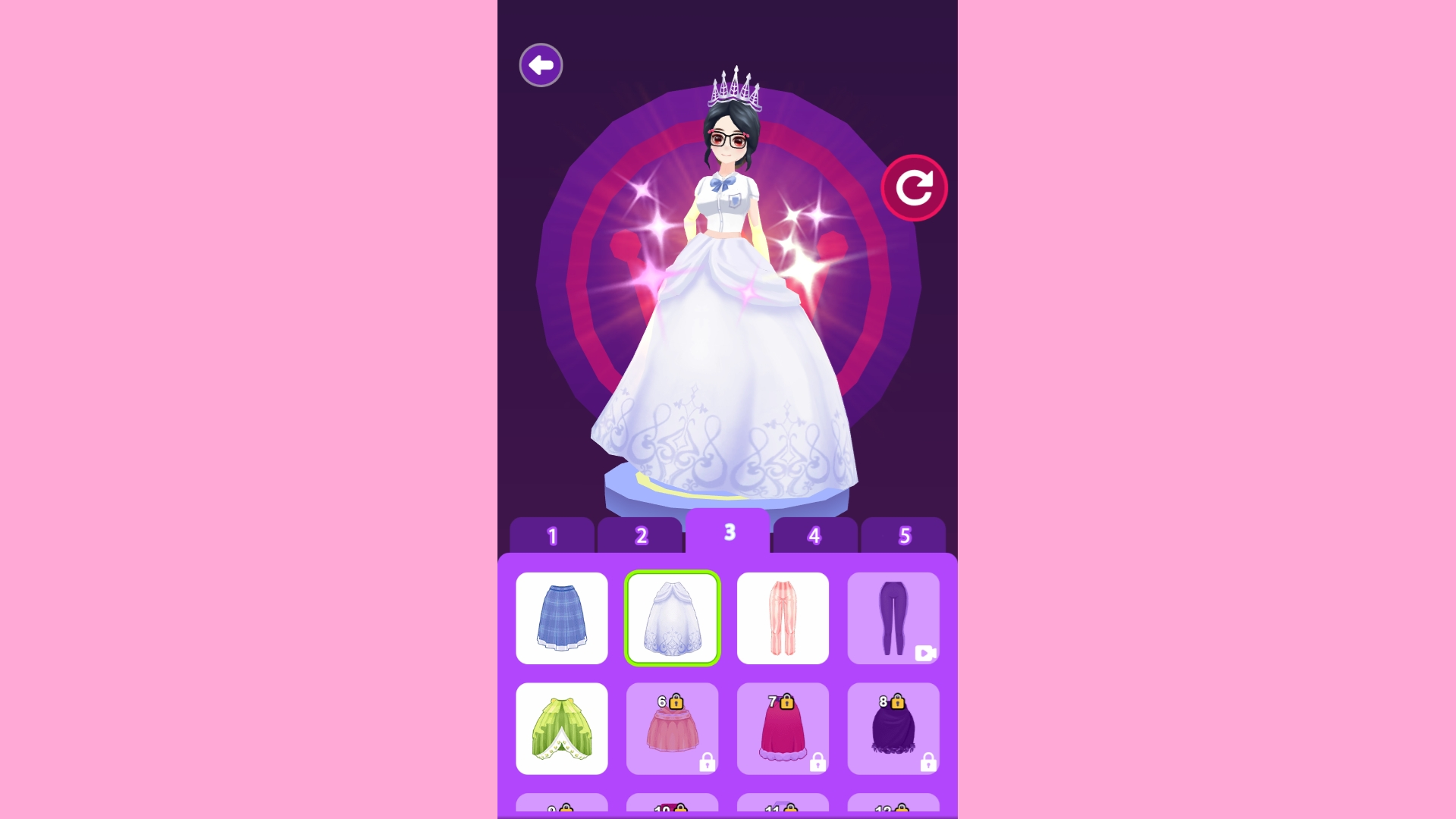Choose the pink striped pants
This screenshot has height=819, width=1456.
[x=783, y=618]
